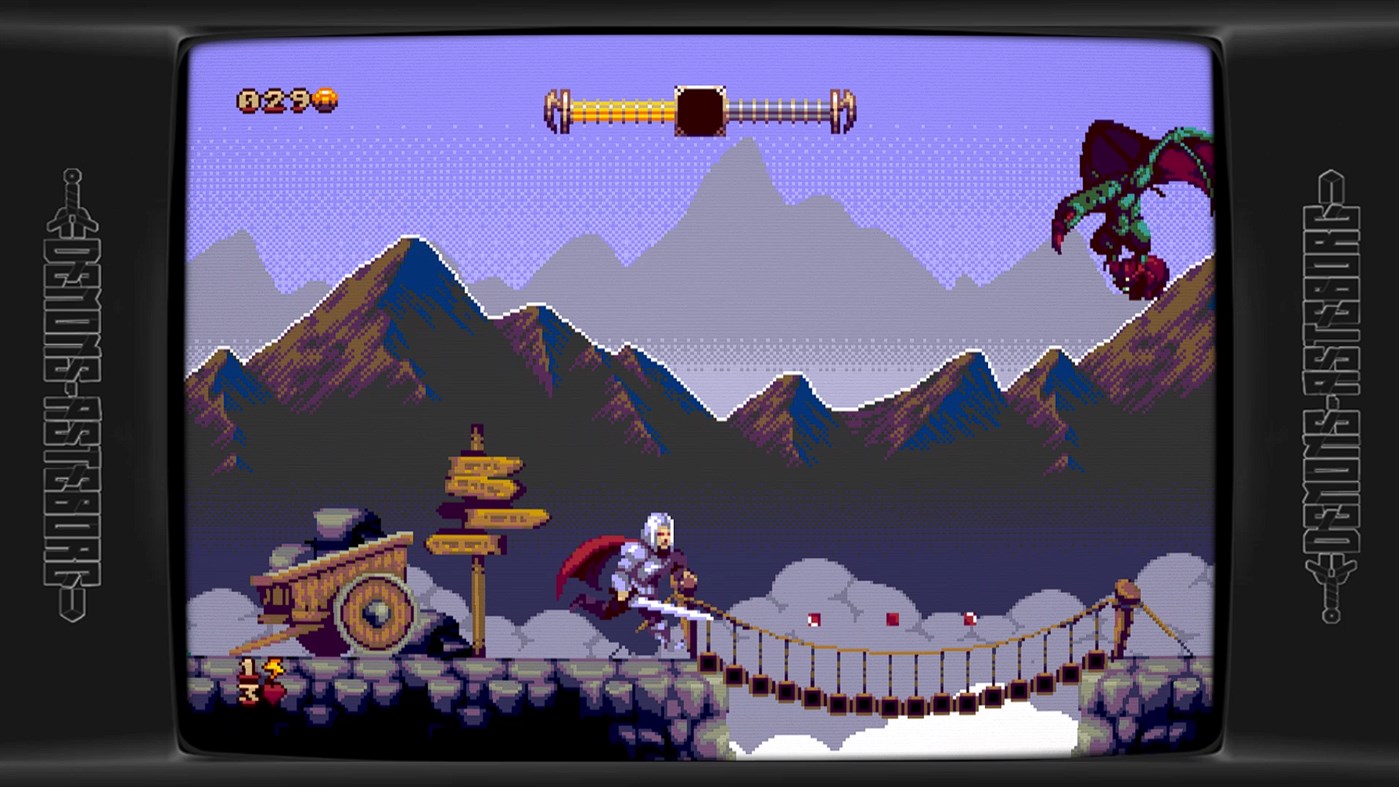Click the red heart health icon

click(275, 694)
